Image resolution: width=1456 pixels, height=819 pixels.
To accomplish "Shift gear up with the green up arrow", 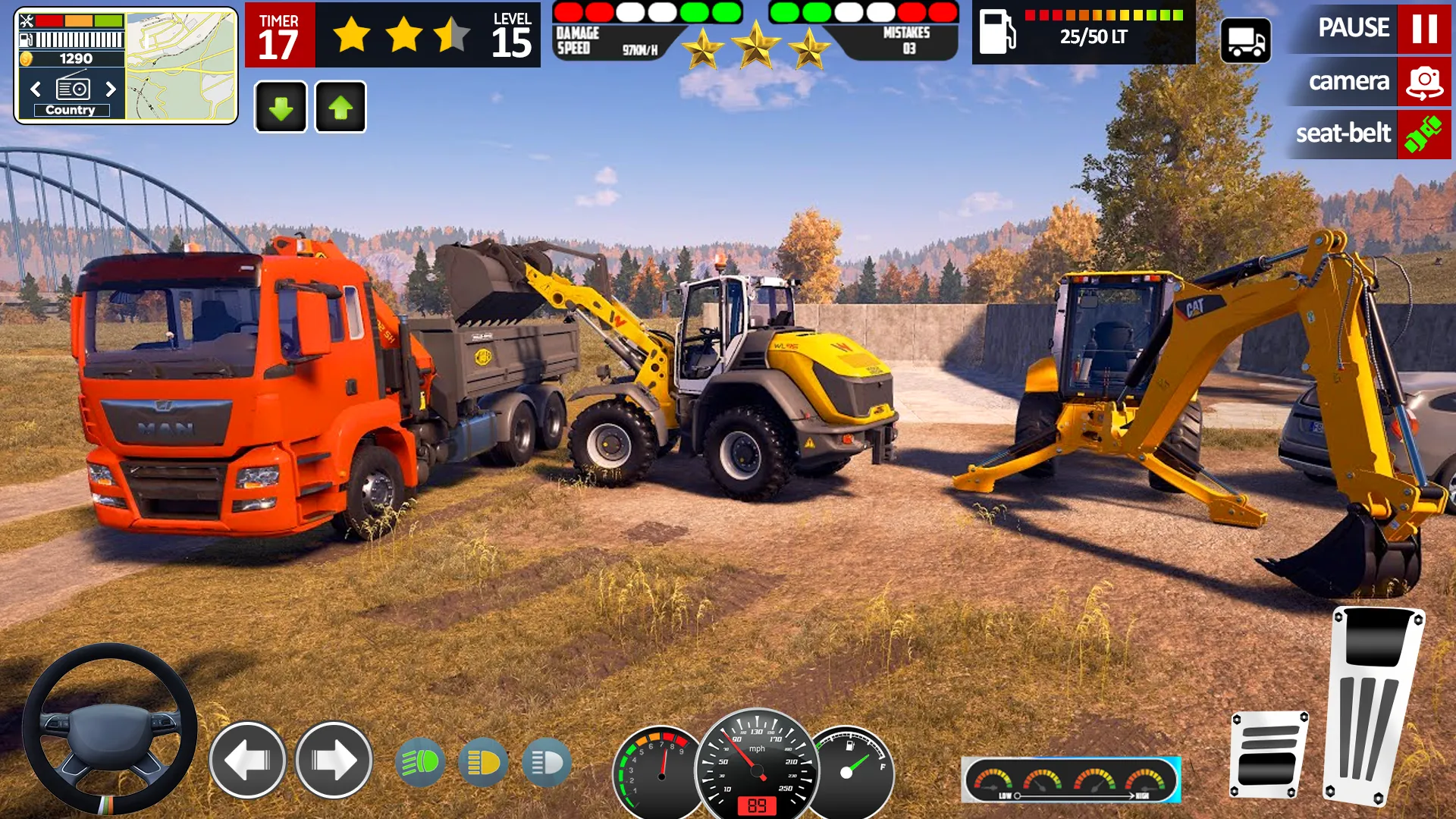I will (x=340, y=106).
